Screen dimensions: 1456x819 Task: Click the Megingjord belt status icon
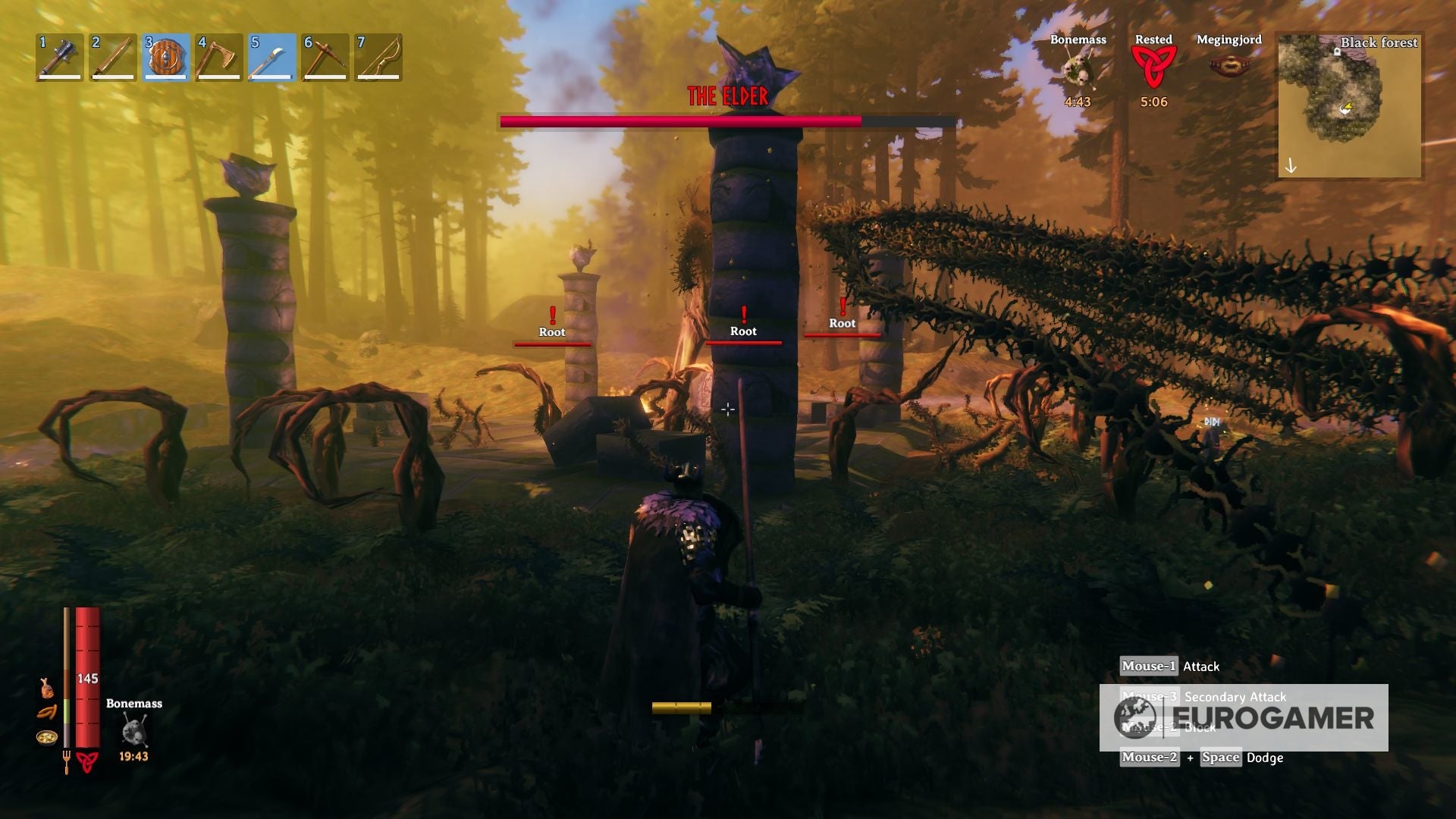[x=1228, y=67]
